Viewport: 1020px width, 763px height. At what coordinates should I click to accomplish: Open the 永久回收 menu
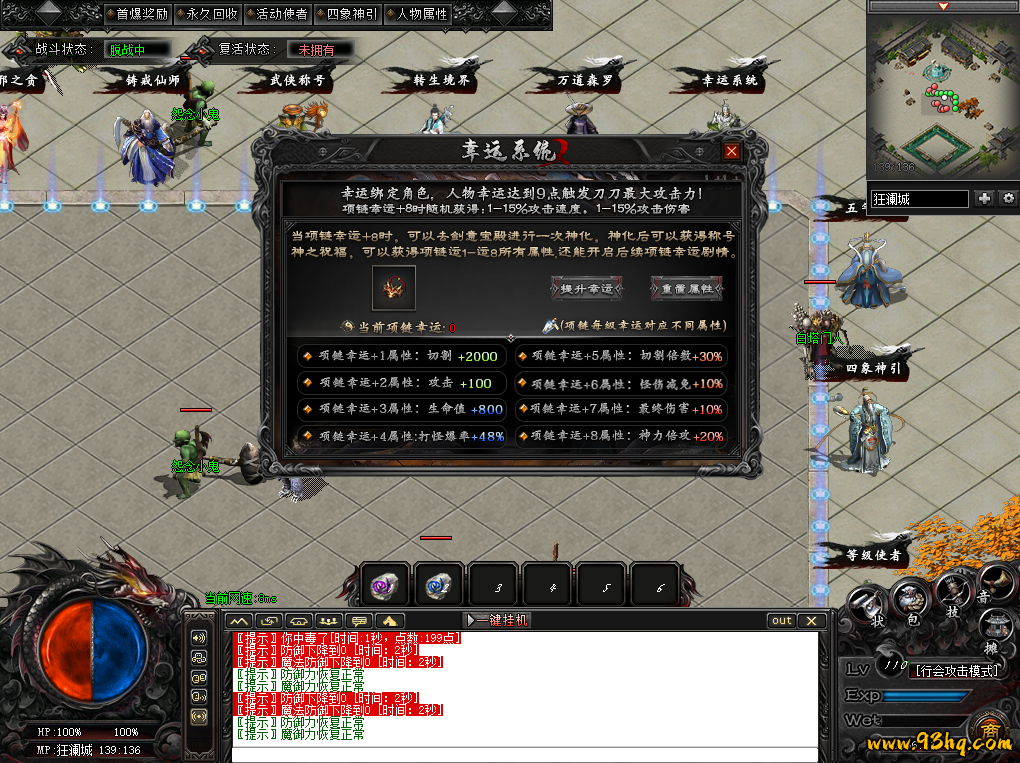211,14
